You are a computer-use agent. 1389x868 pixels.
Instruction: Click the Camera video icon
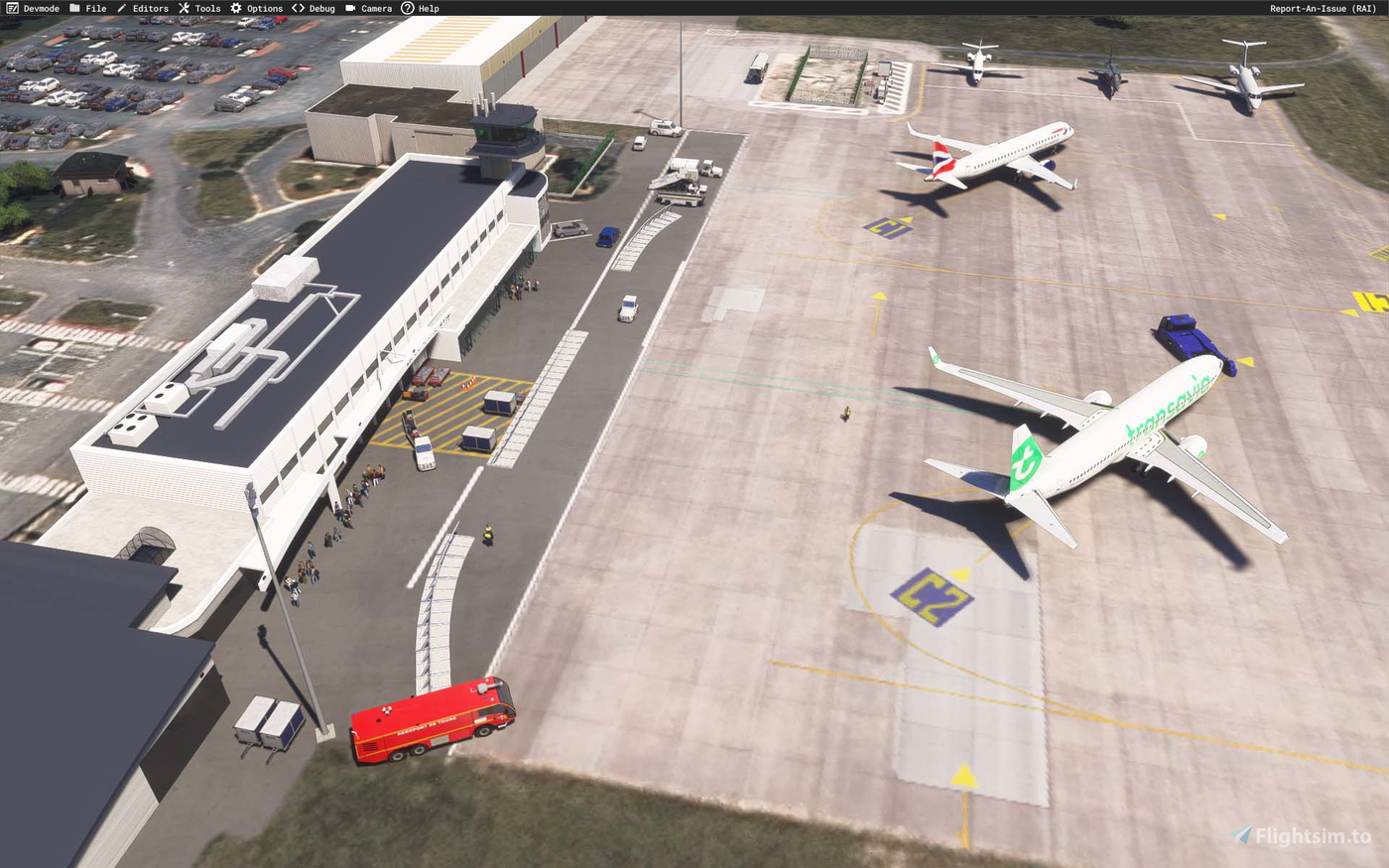[350, 8]
